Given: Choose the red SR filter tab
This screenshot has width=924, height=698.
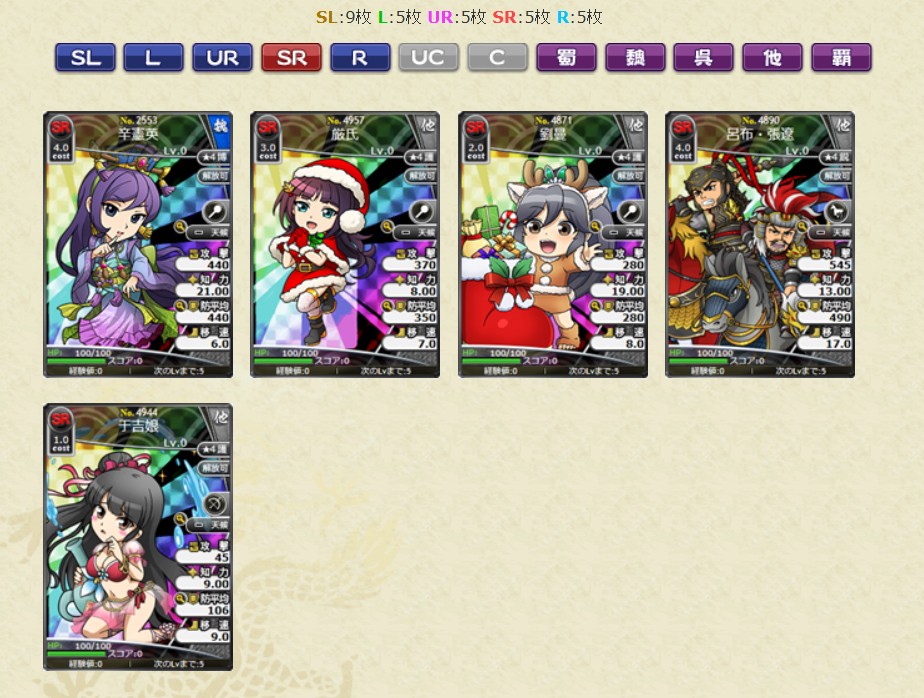Looking at the screenshot, I should [291, 58].
